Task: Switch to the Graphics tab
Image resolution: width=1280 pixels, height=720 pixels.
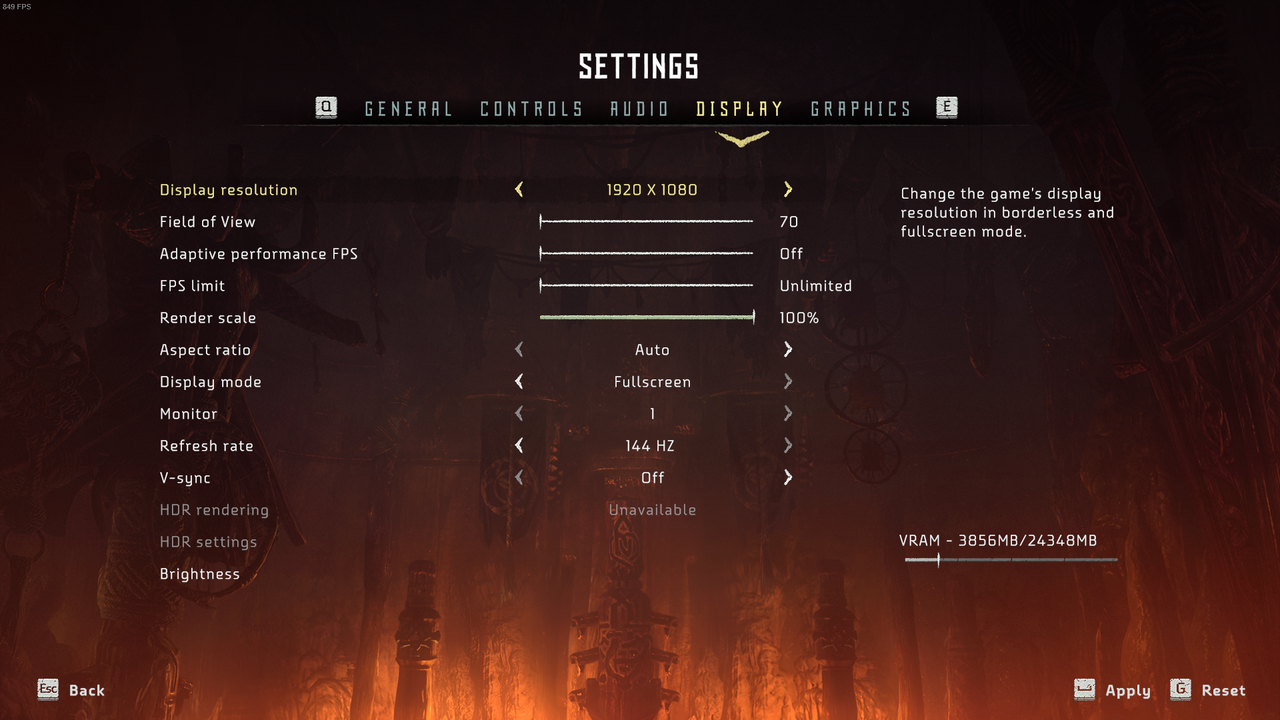Action: point(861,109)
